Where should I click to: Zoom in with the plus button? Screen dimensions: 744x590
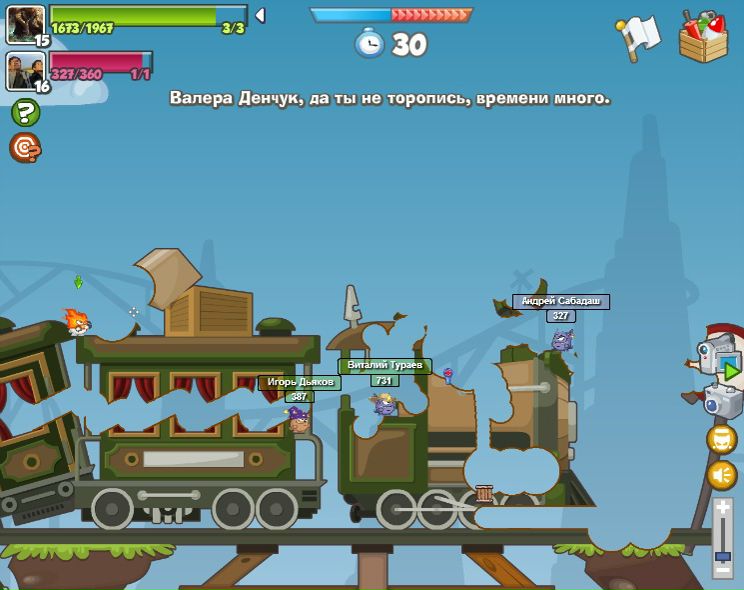coord(722,507)
